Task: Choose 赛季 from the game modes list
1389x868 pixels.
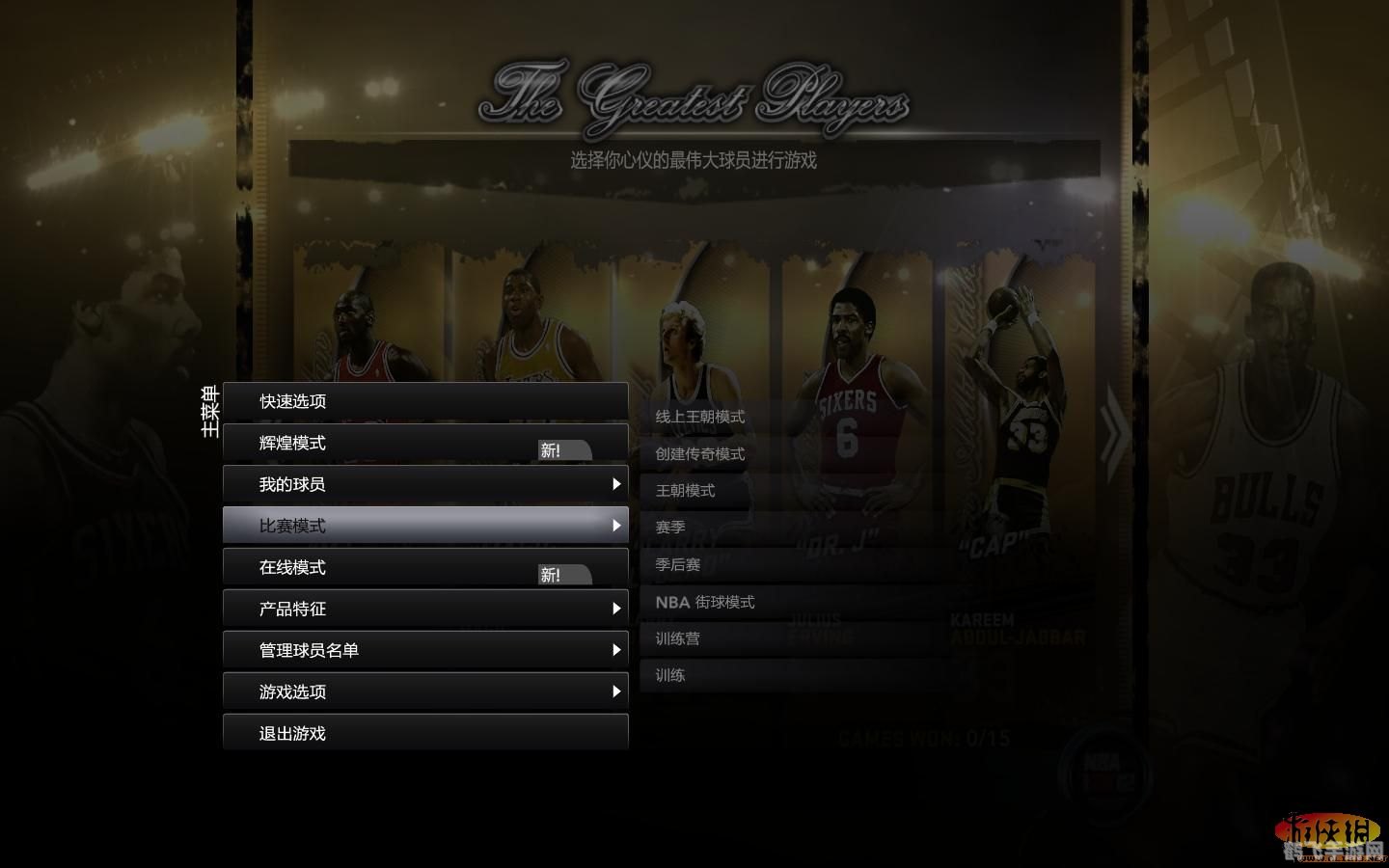Action: coord(671,527)
